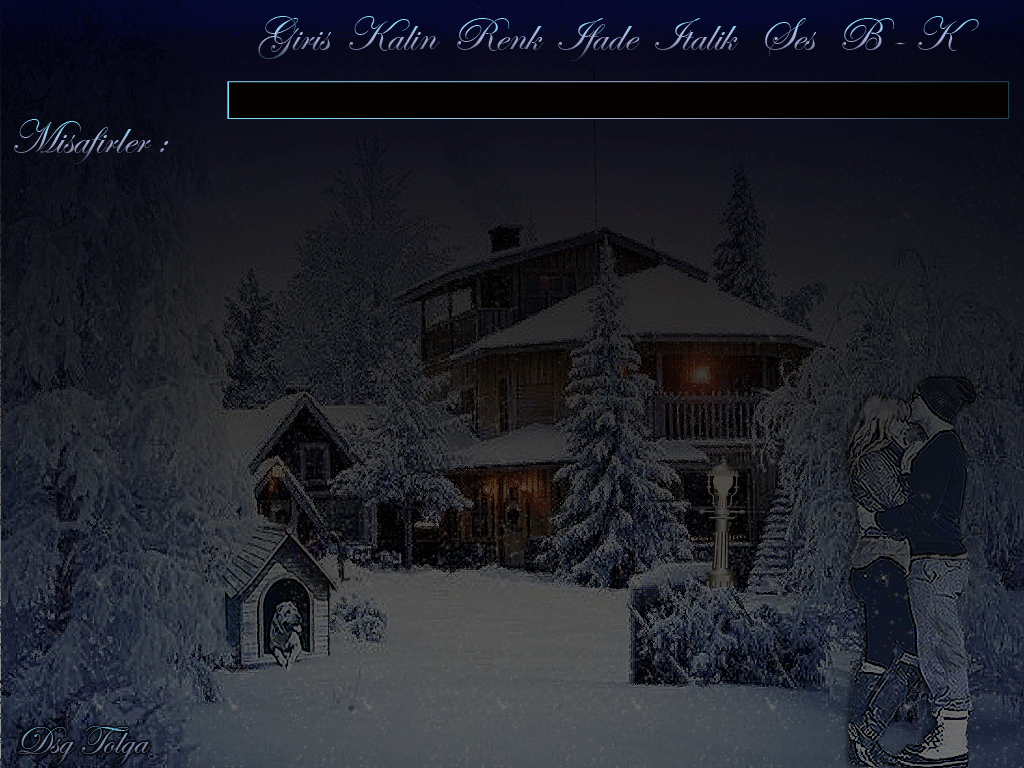
Task: Open the Ifade emoticons option
Action: click(x=598, y=39)
